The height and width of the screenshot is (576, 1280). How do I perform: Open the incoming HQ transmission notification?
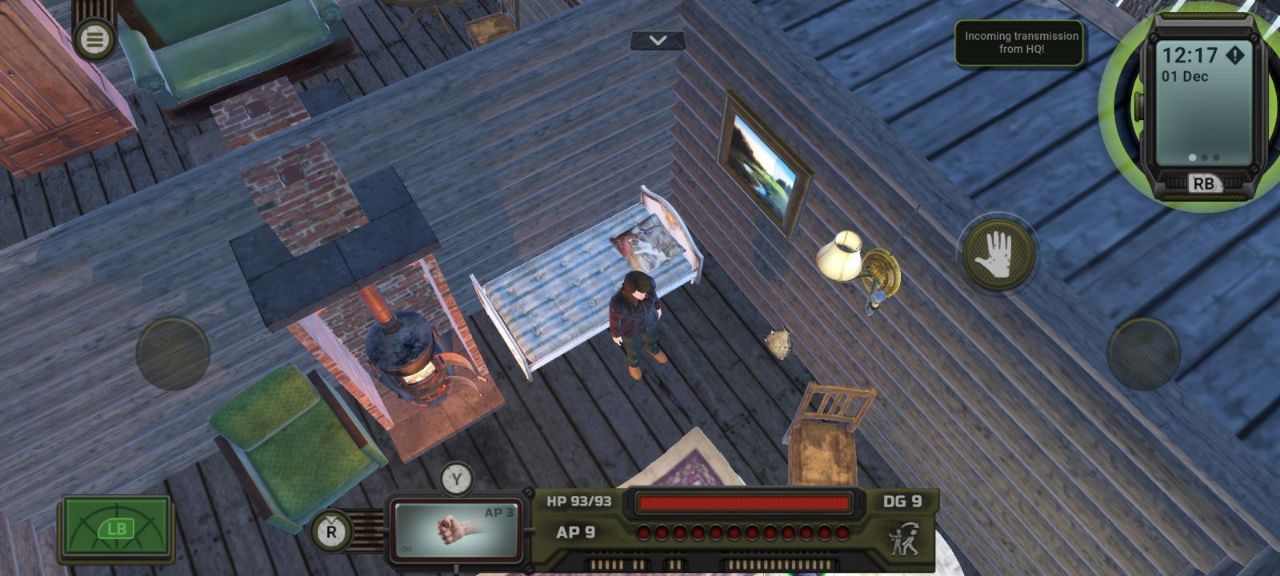(1019, 43)
